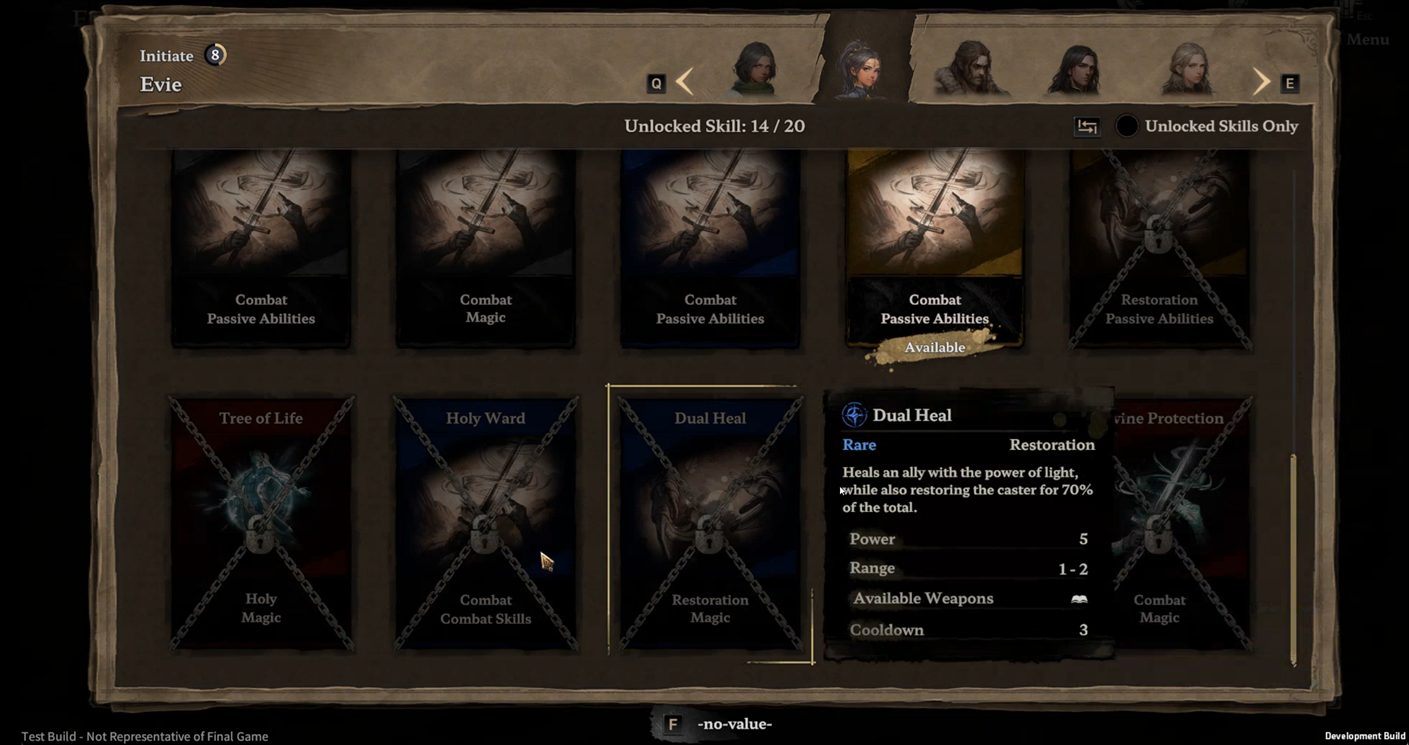Select Evie's ponytail portrait tab
Image resolution: width=1409 pixels, height=745 pixels.
tap(860, 70)
